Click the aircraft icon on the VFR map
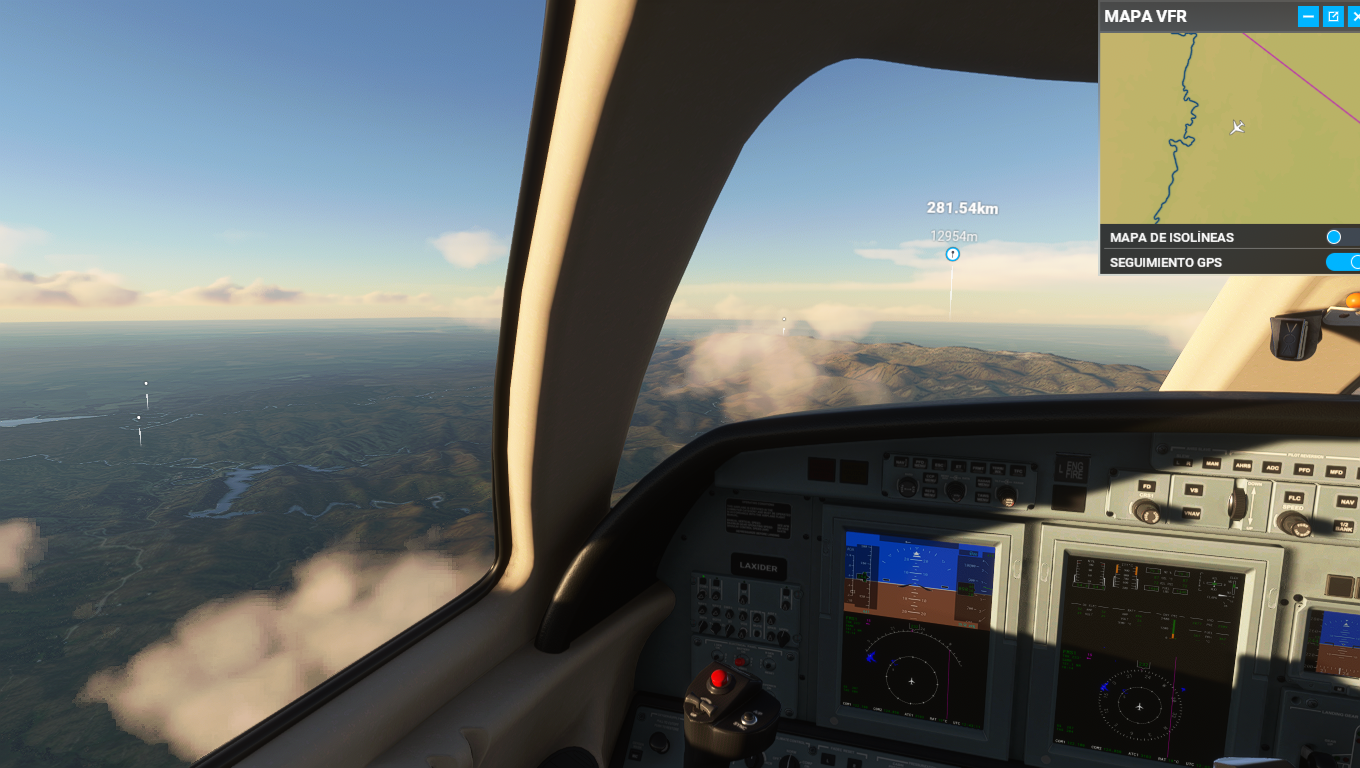The width and height of the screenshot is (1360, 768). coord(1238,127)
